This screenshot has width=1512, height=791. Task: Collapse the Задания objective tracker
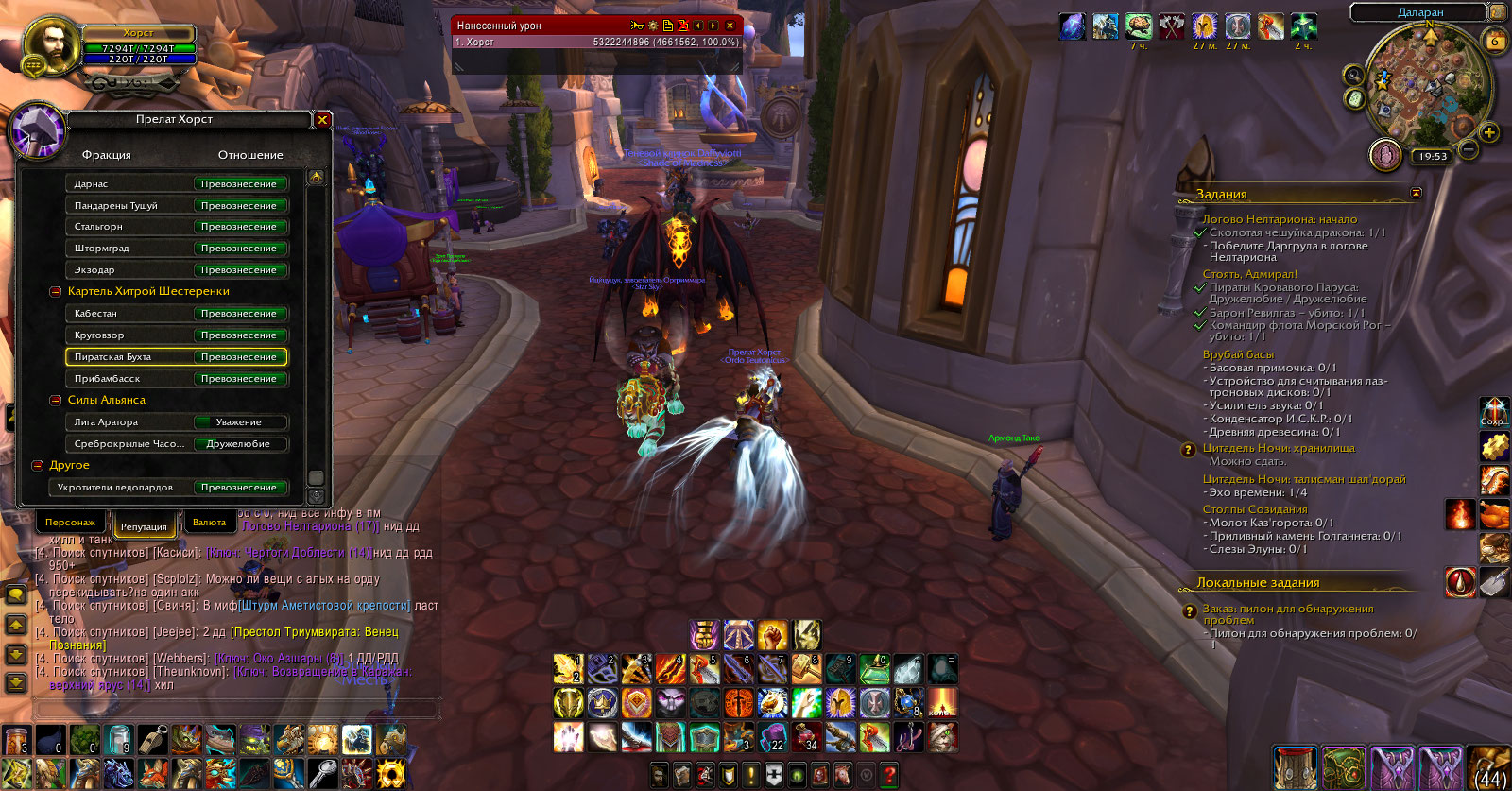click(1416, 193)
